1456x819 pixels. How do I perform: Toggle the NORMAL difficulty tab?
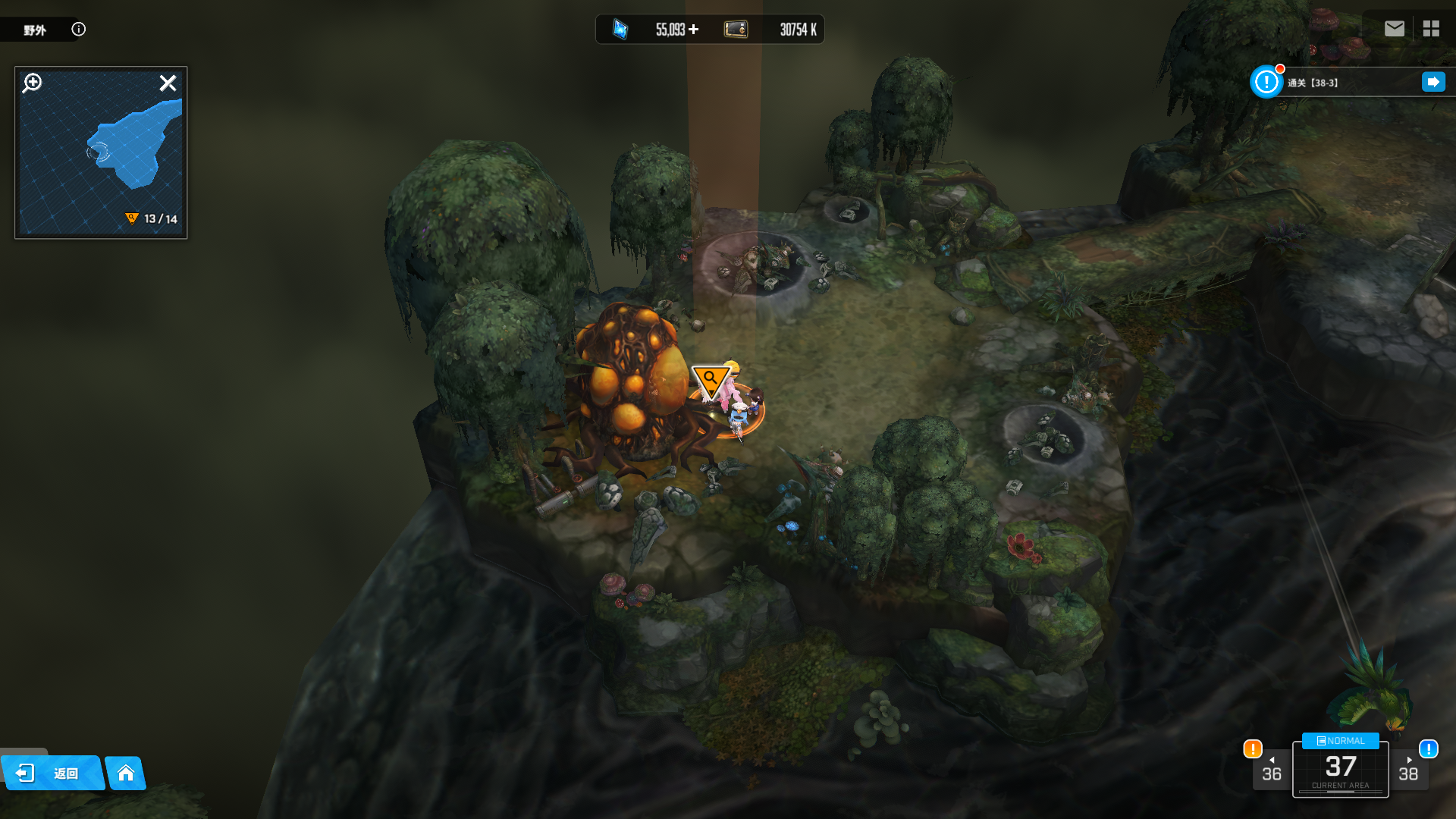pos(1340,741)
